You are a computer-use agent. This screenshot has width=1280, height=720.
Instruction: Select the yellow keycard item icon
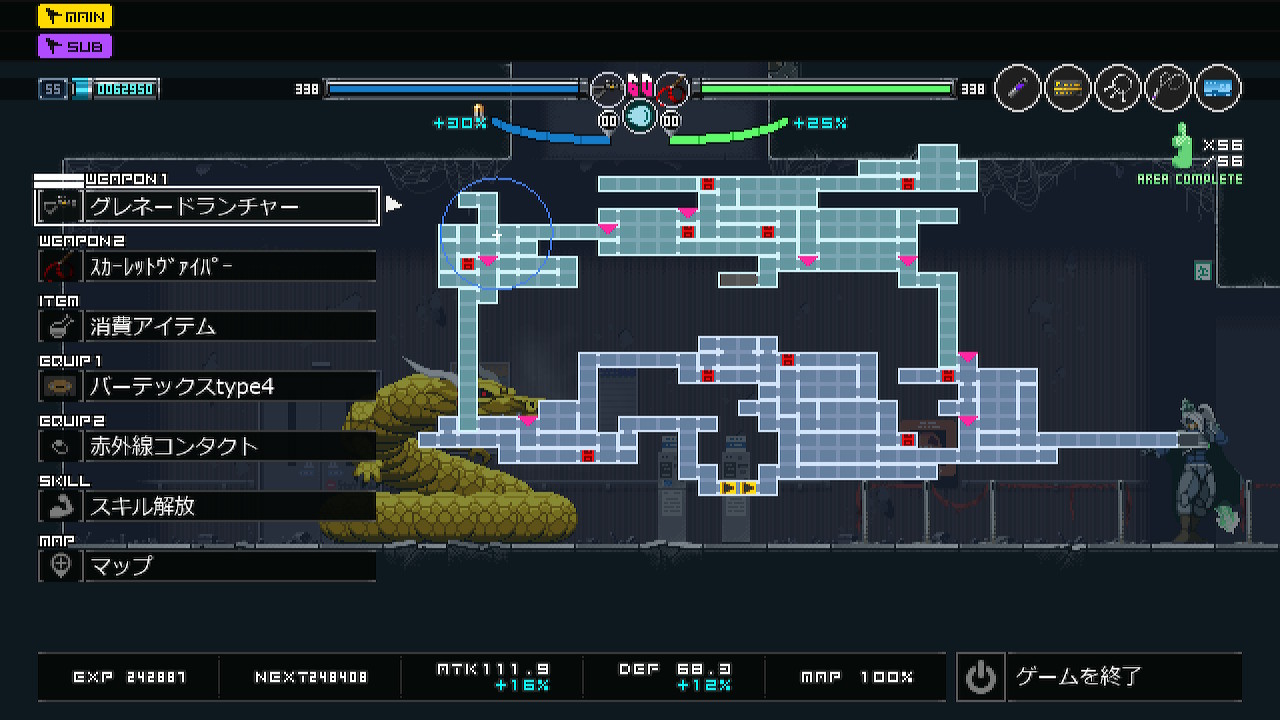(x=1068, y=89)
